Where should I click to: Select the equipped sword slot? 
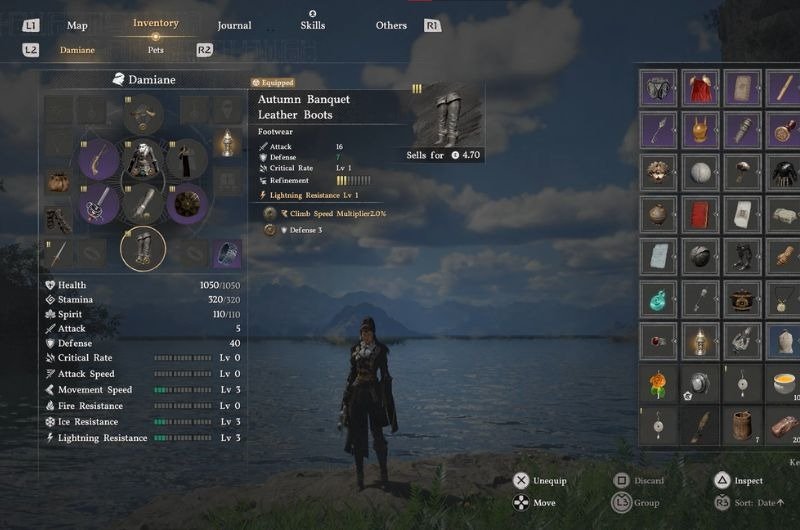pos(99,204)
